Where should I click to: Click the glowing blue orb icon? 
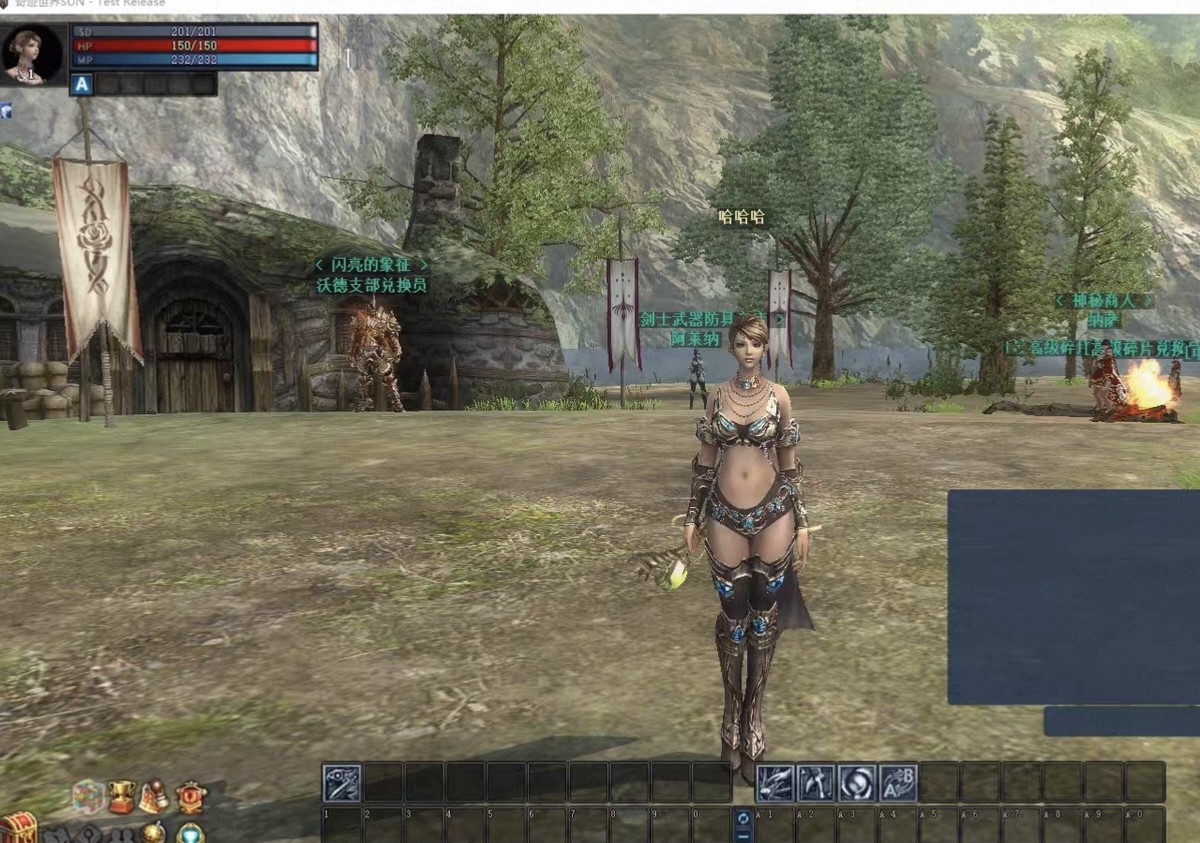[190, 832]
